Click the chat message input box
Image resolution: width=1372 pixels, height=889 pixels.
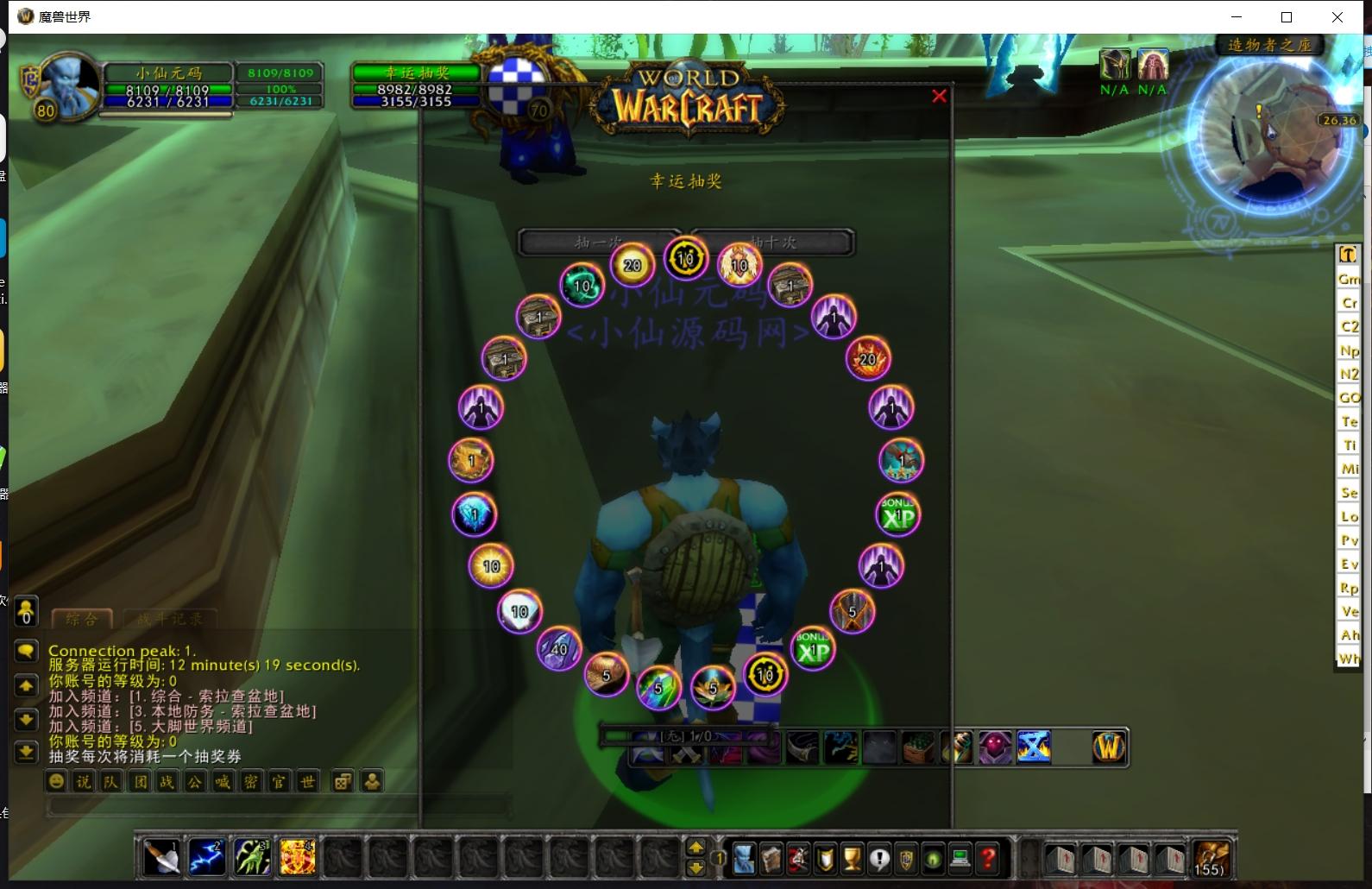(x=276, y=807)
